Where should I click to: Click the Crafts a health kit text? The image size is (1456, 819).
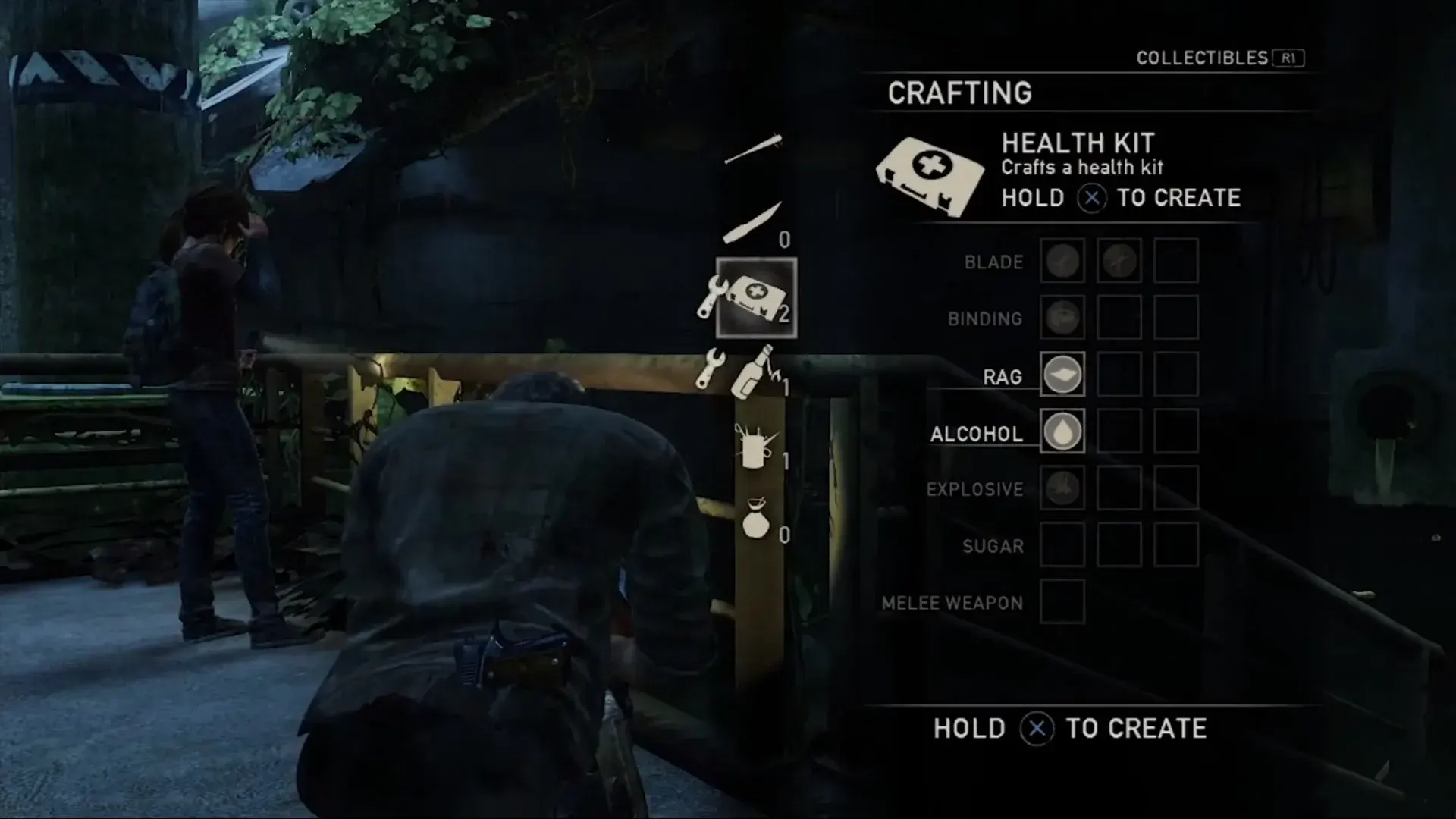[x=1082, y=168]
